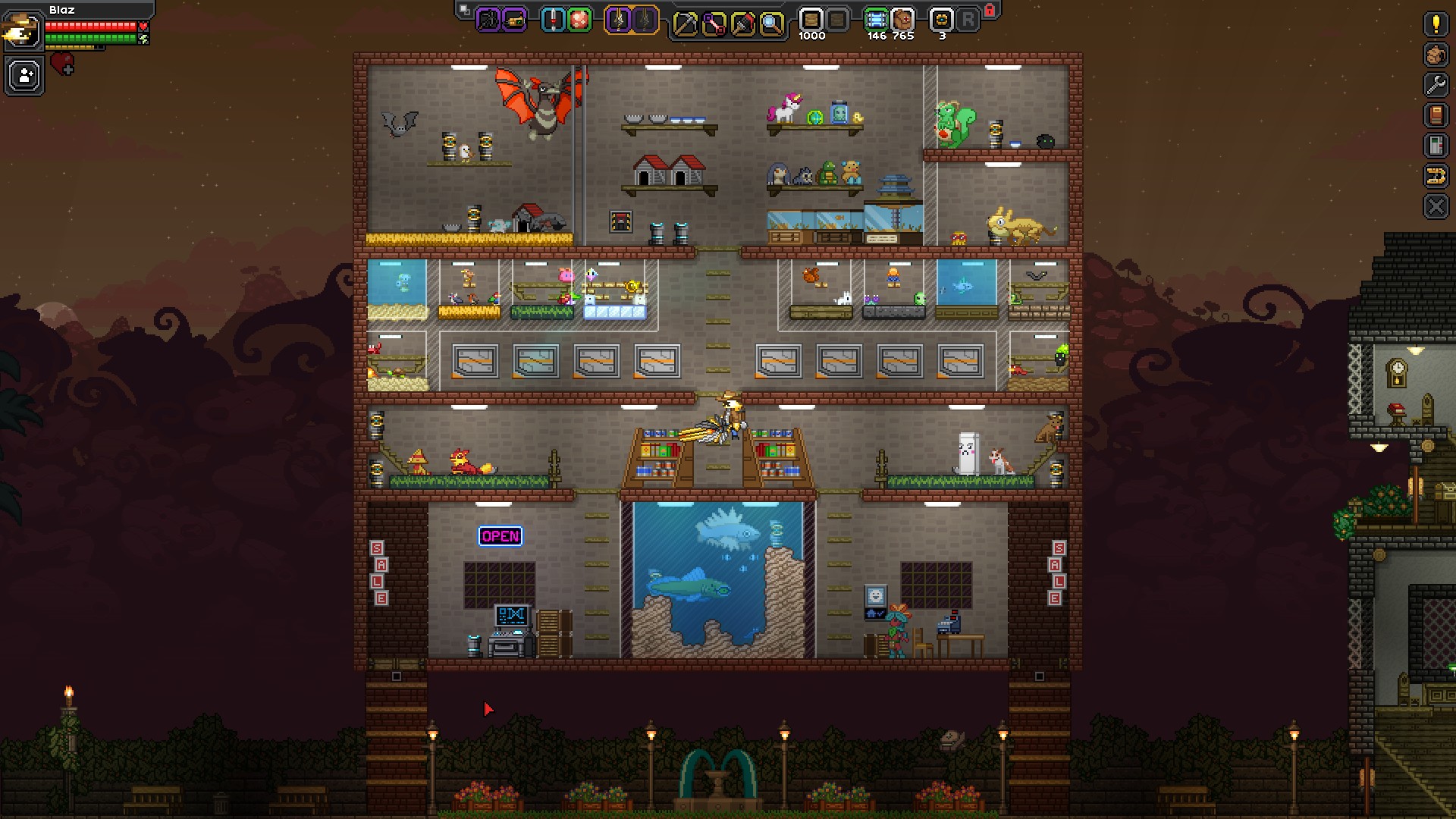The width and height of the screenshot is (1456, 819).
Task: Open the codex book icon in the sidebar
Action: pos(1436,114)
